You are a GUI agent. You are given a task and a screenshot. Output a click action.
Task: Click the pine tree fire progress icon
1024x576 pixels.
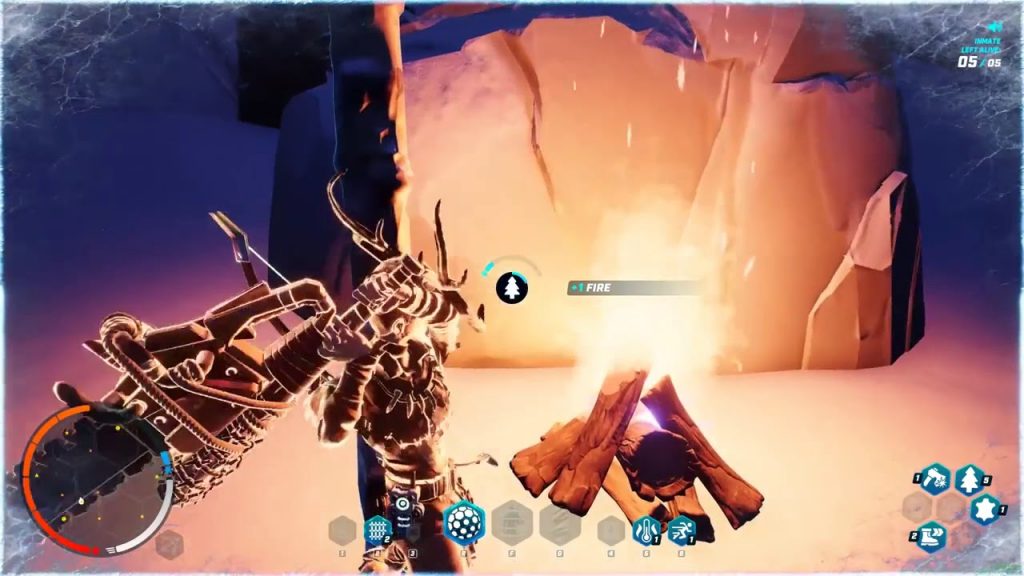tap(512, 288)
